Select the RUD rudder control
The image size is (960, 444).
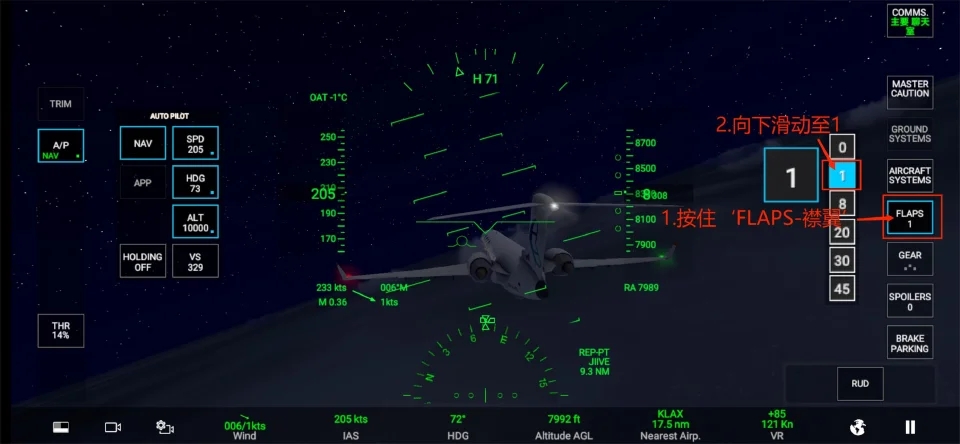860,383
